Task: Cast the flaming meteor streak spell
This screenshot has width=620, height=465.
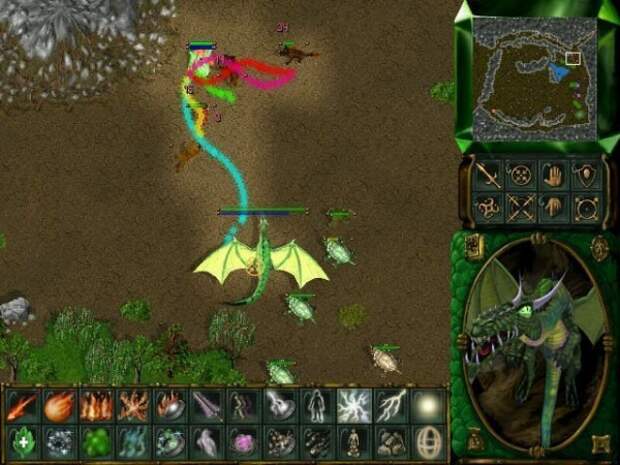Action: [22, 405]
